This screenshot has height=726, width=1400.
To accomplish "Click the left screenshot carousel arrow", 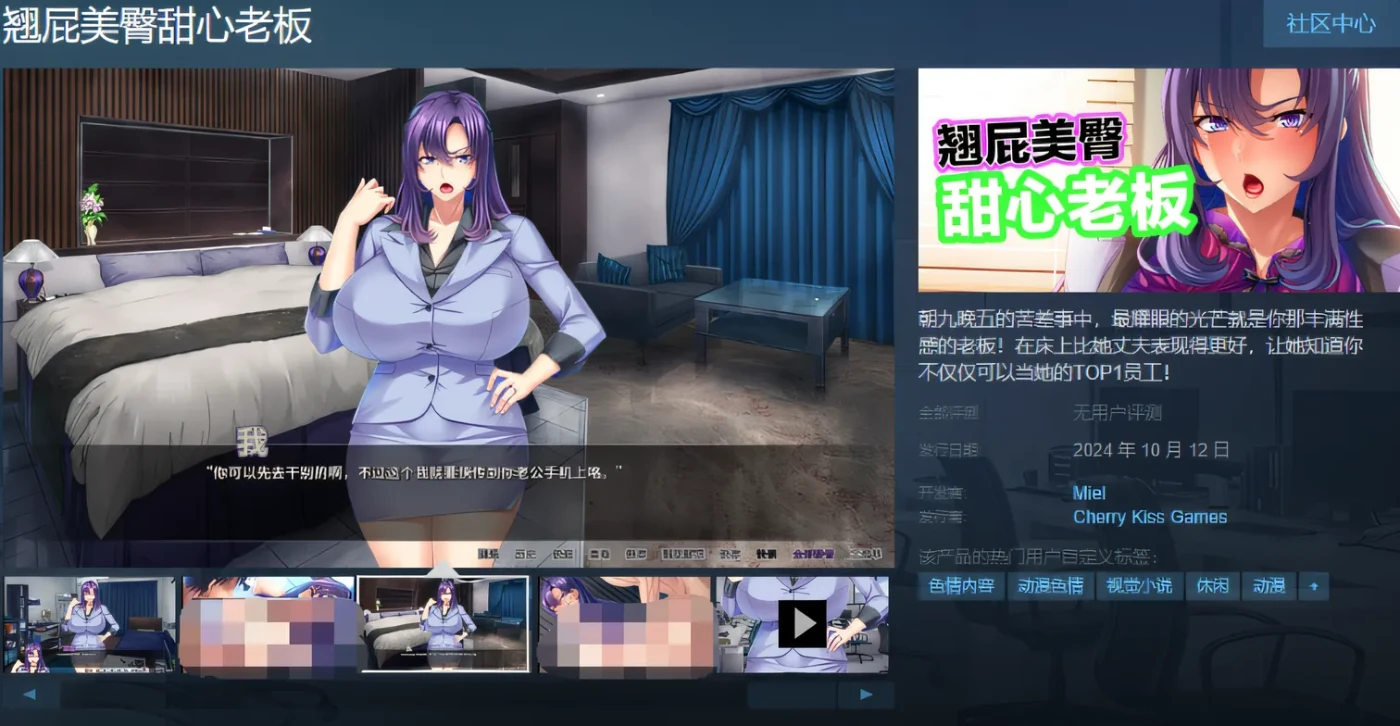I will (x=29, y=693).
